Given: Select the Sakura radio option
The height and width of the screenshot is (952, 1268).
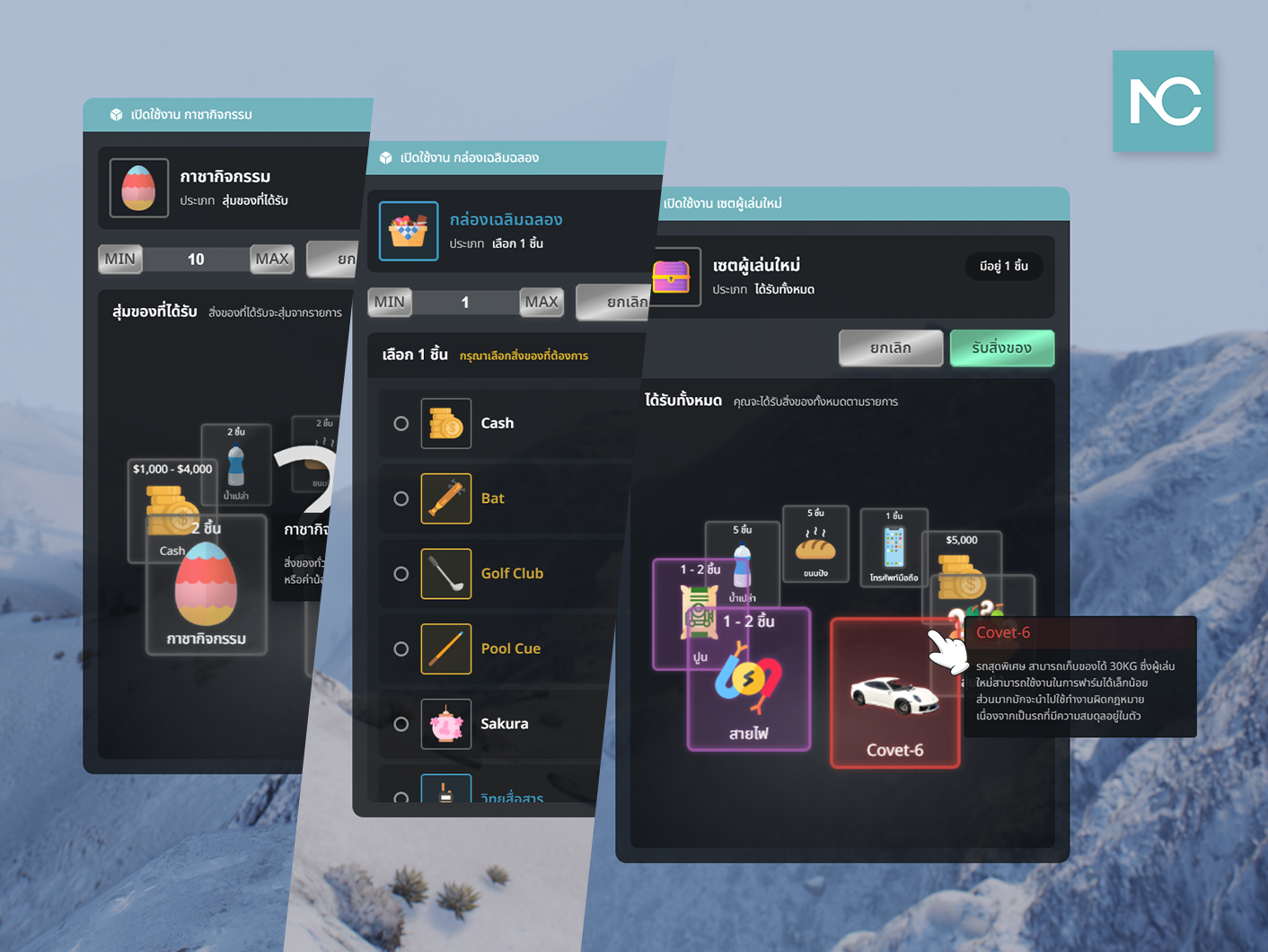Looking at the screenshot, I should pos(401,724).
